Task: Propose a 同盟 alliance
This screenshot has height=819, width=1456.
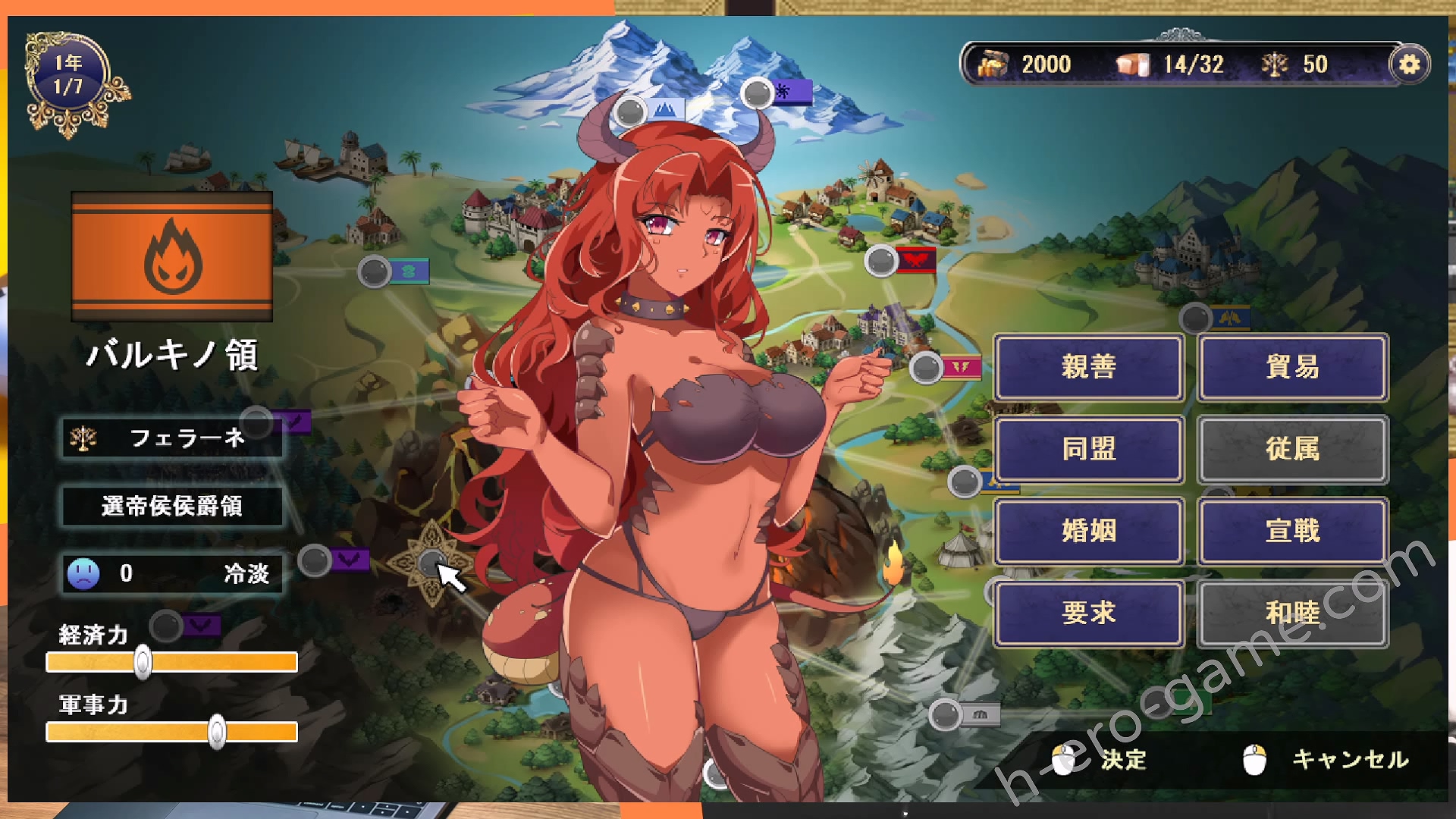Action: (x=1088, y=449)
